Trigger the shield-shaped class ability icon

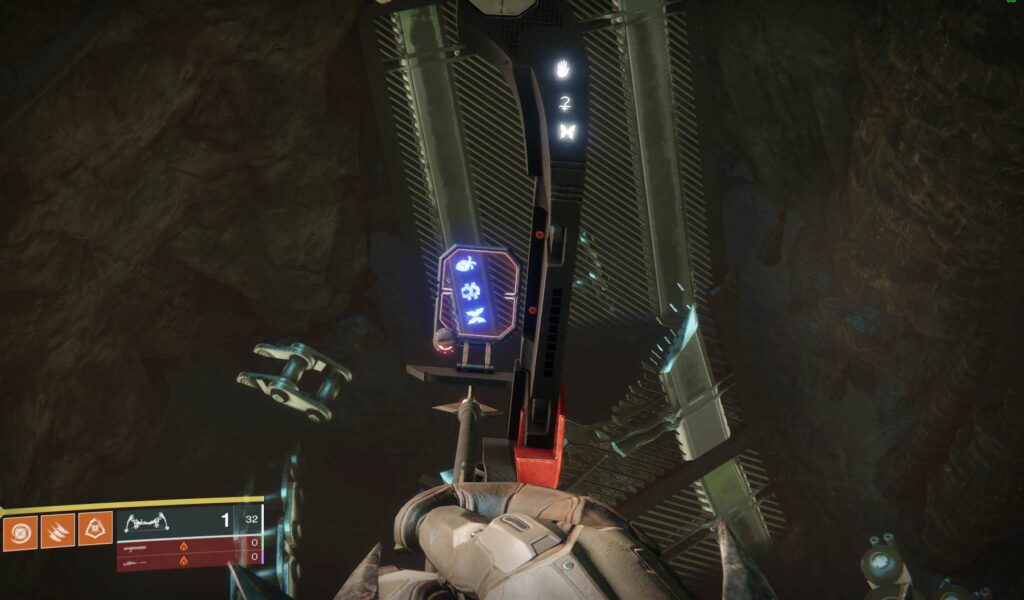click(95, 531)
